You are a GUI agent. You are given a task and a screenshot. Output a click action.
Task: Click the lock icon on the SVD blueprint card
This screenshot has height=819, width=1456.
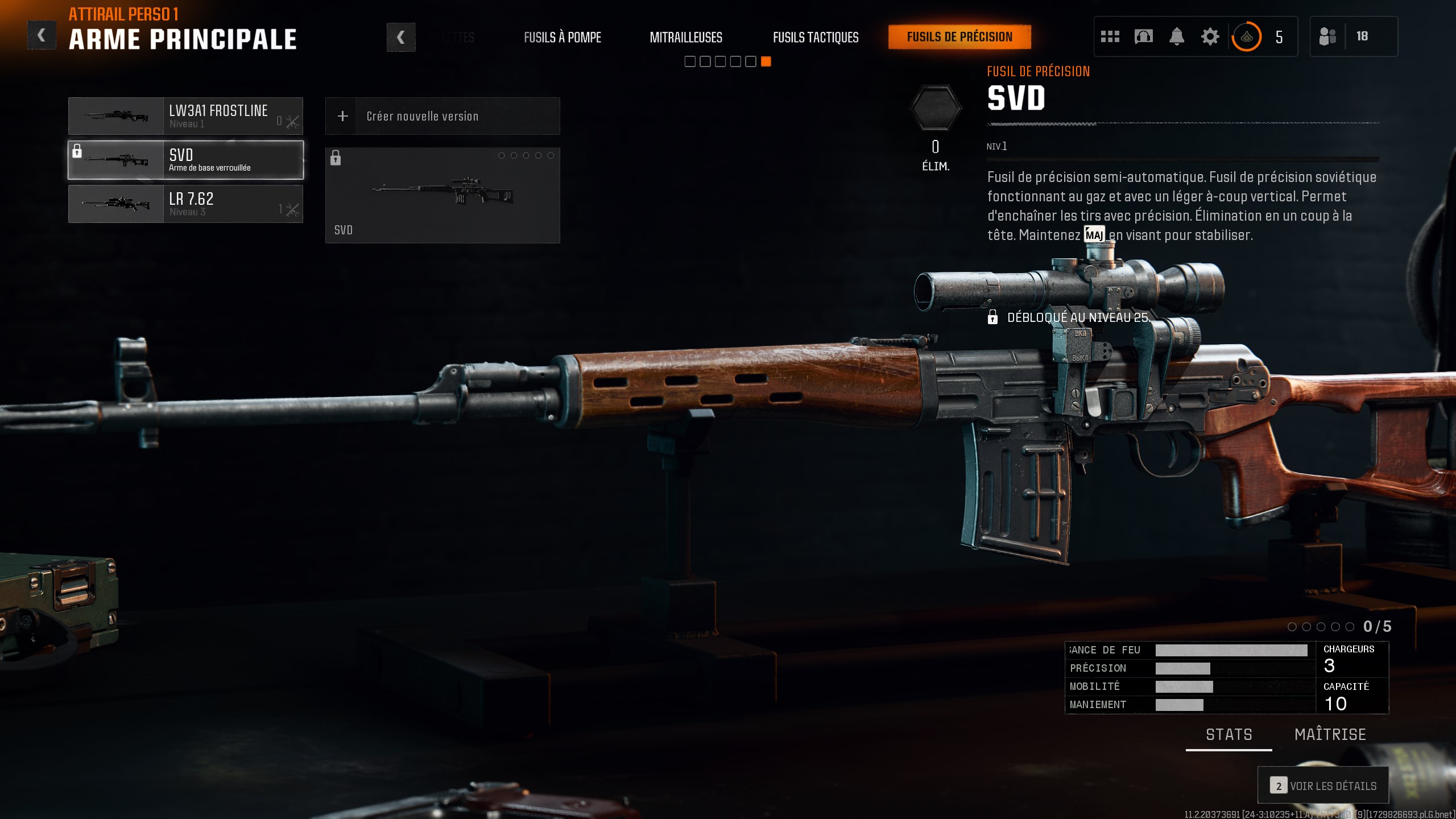coord(336,158)
